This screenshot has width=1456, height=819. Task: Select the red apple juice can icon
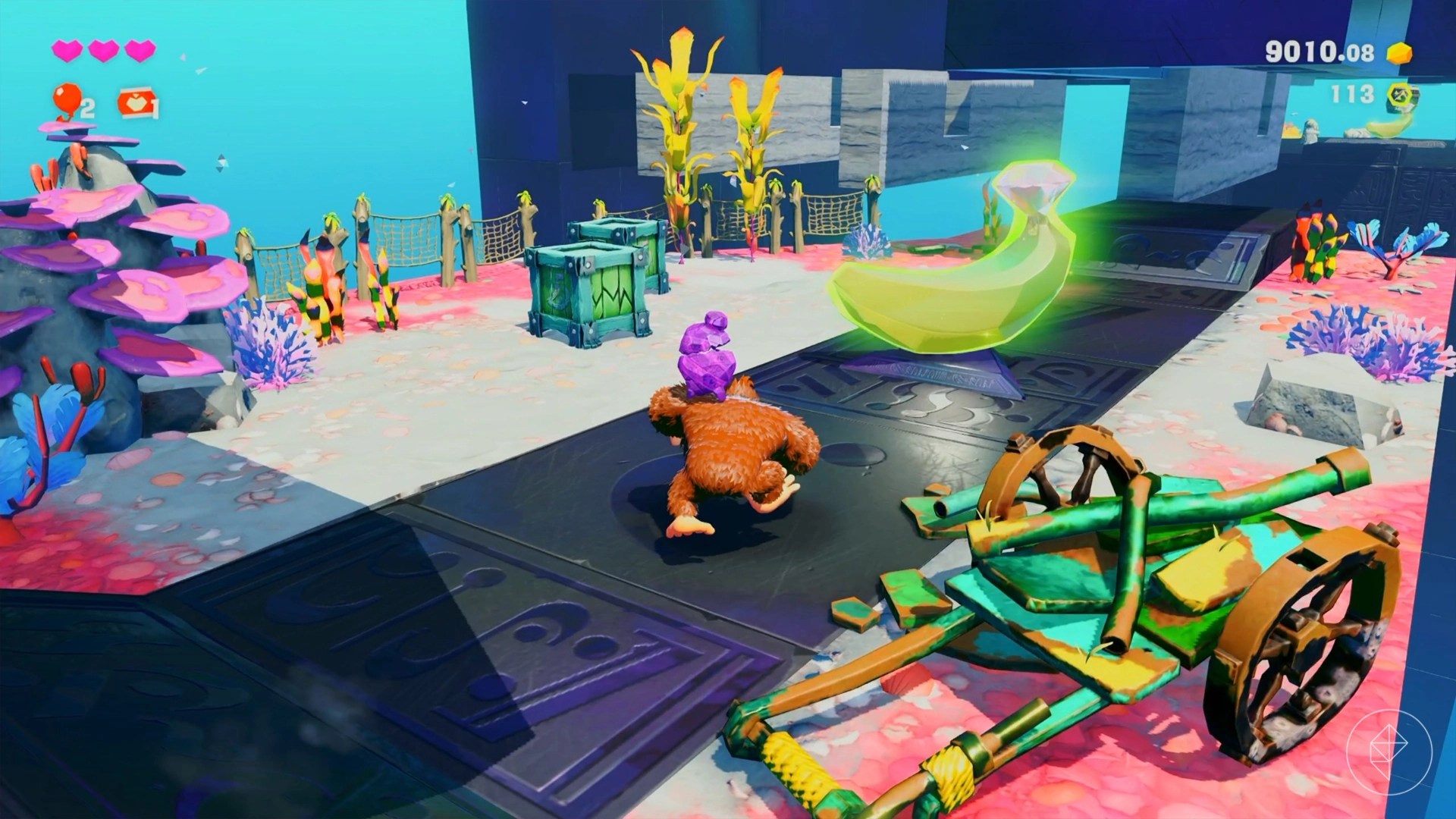click(137, 104)
